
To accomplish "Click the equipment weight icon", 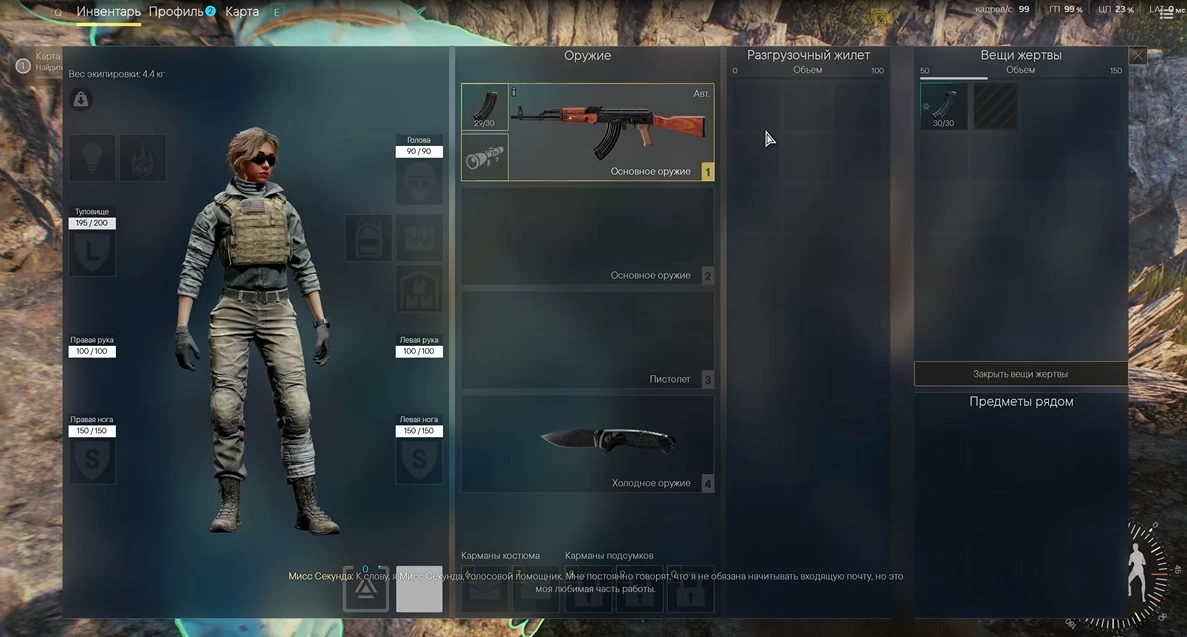I will point(81,99).
